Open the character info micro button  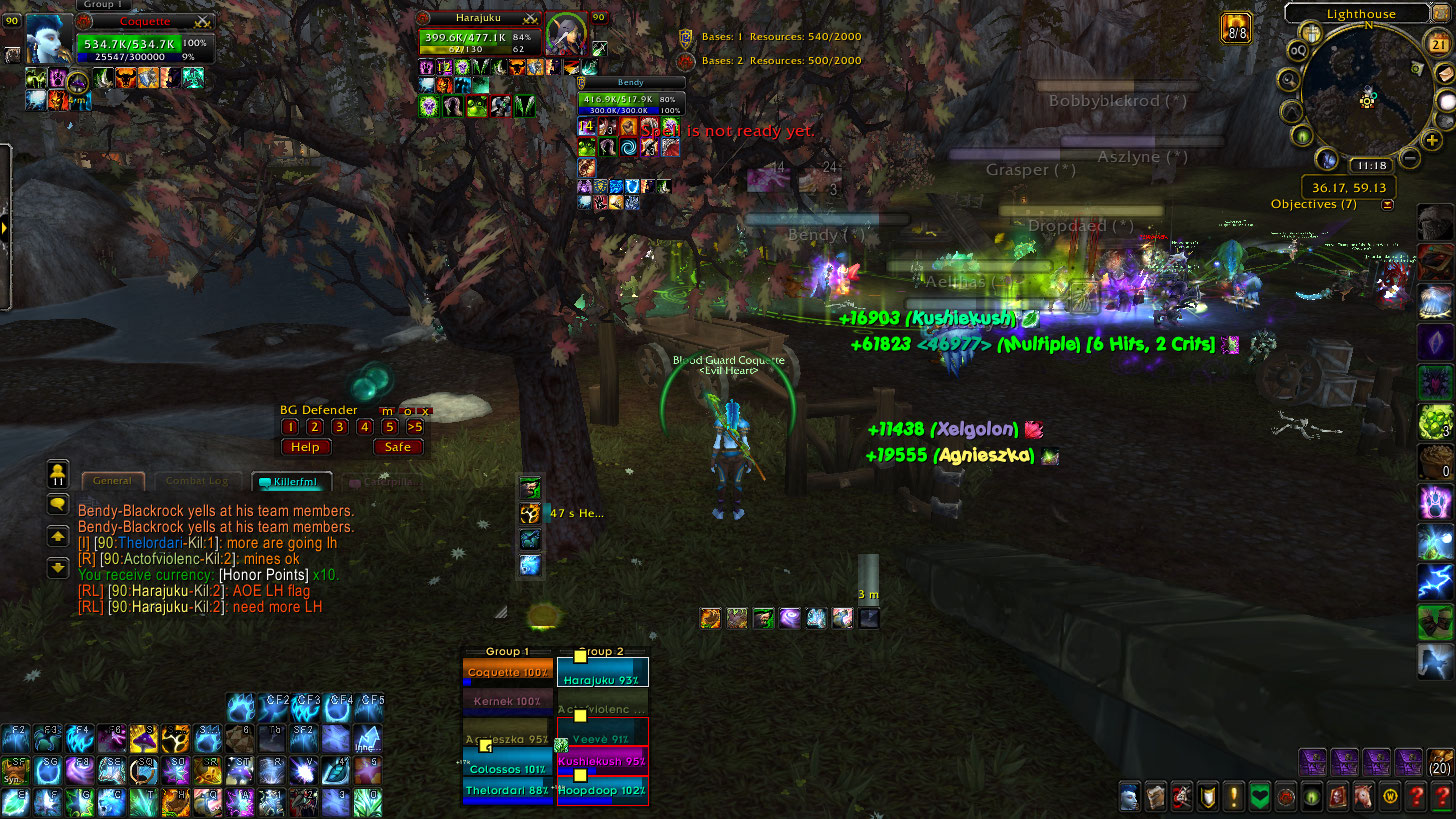point(1128,796)
